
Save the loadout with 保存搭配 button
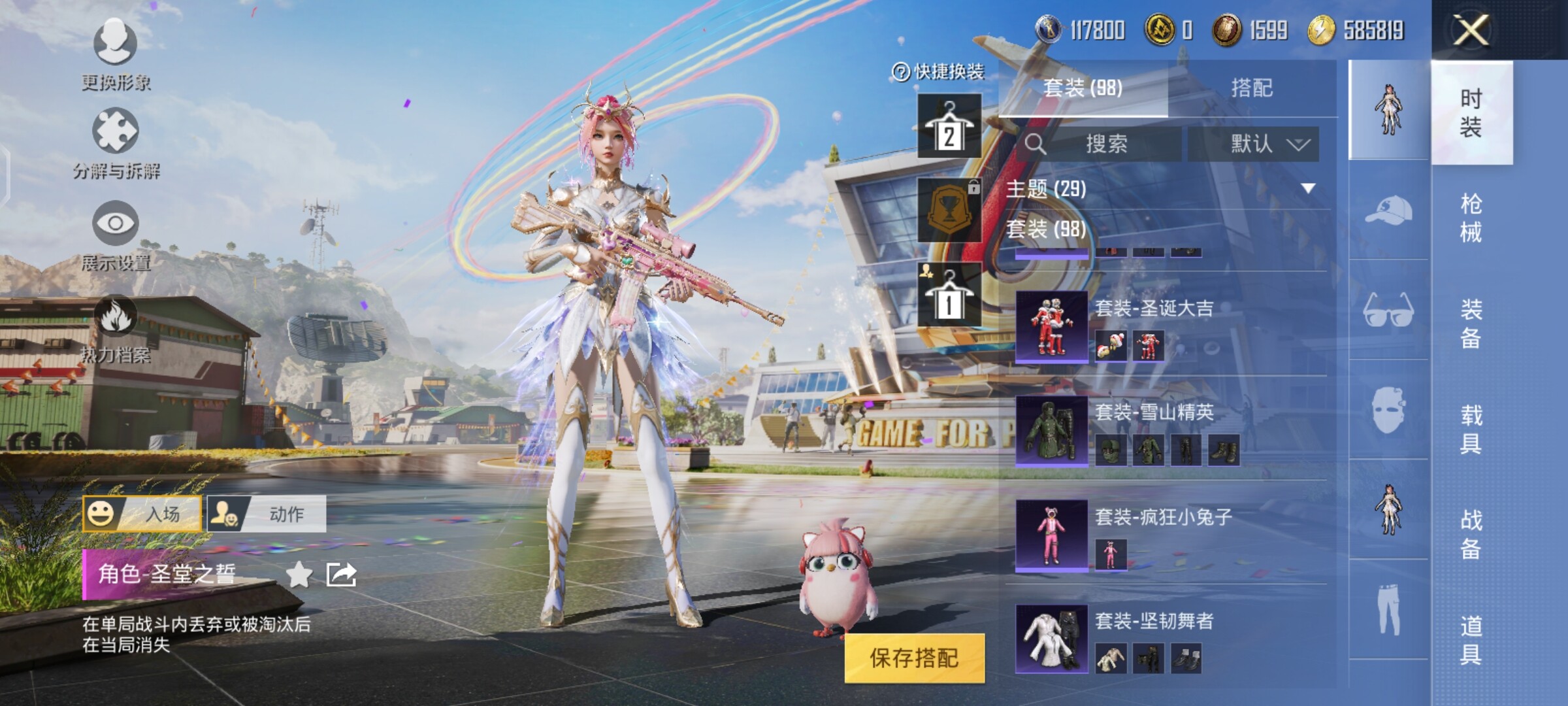914,658
